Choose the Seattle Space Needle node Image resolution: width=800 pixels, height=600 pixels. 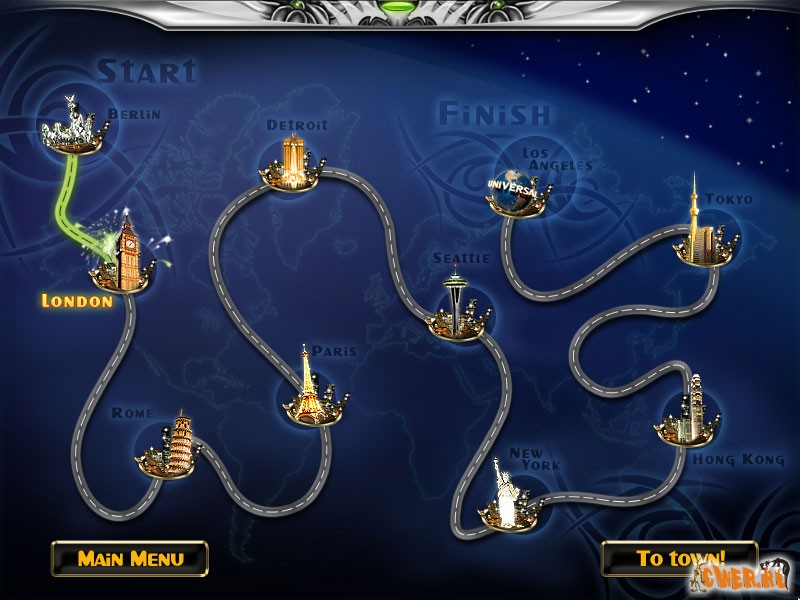coord(456,305)
